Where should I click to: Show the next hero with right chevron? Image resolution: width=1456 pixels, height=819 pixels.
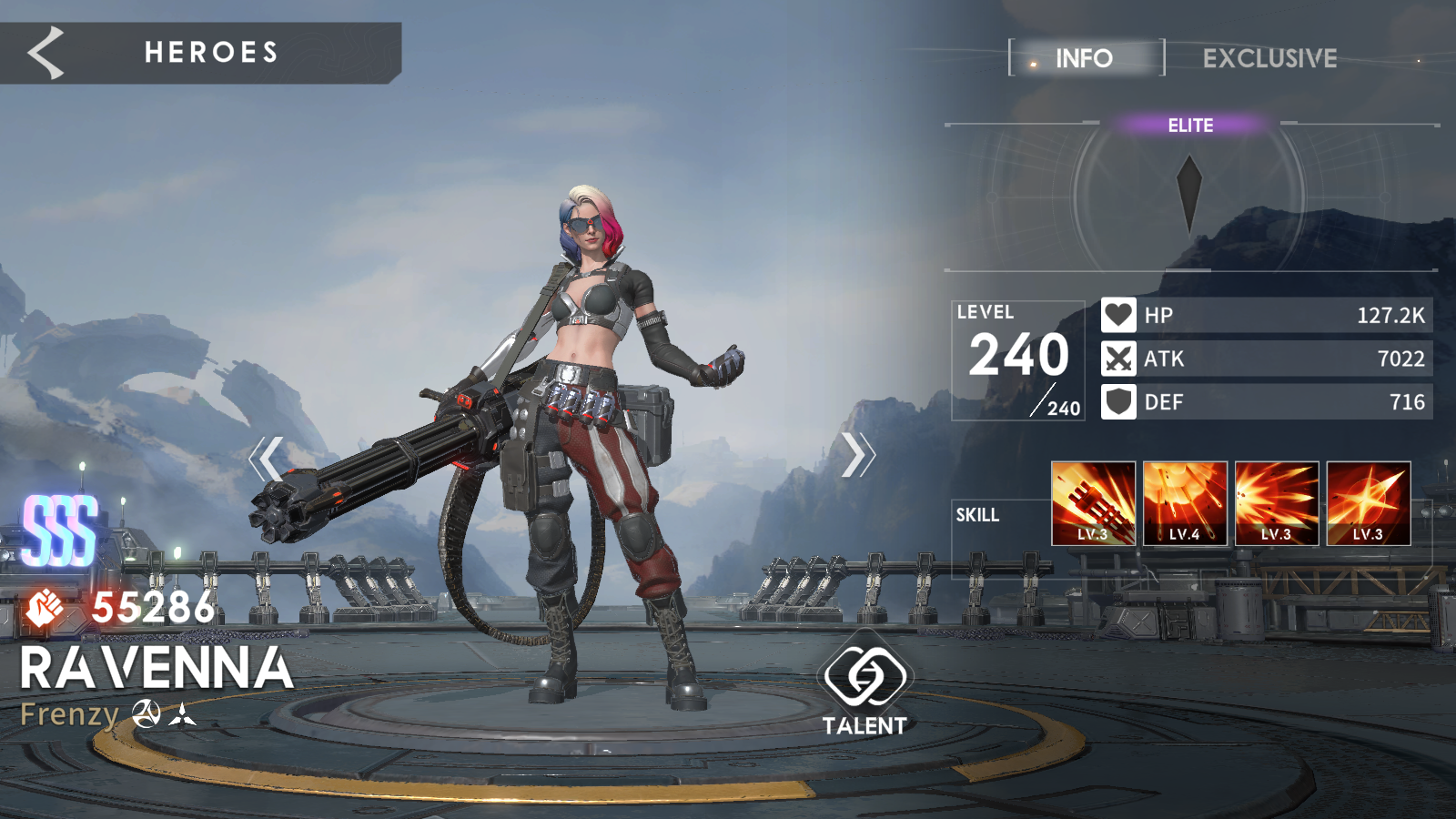tap(857, 455)
